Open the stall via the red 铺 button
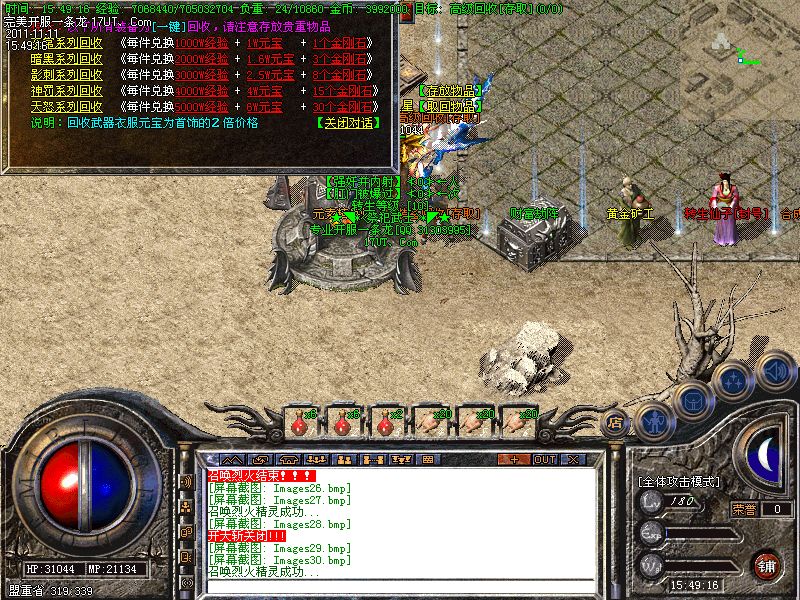This screenshot has width=800, height=600. [766, 565]
